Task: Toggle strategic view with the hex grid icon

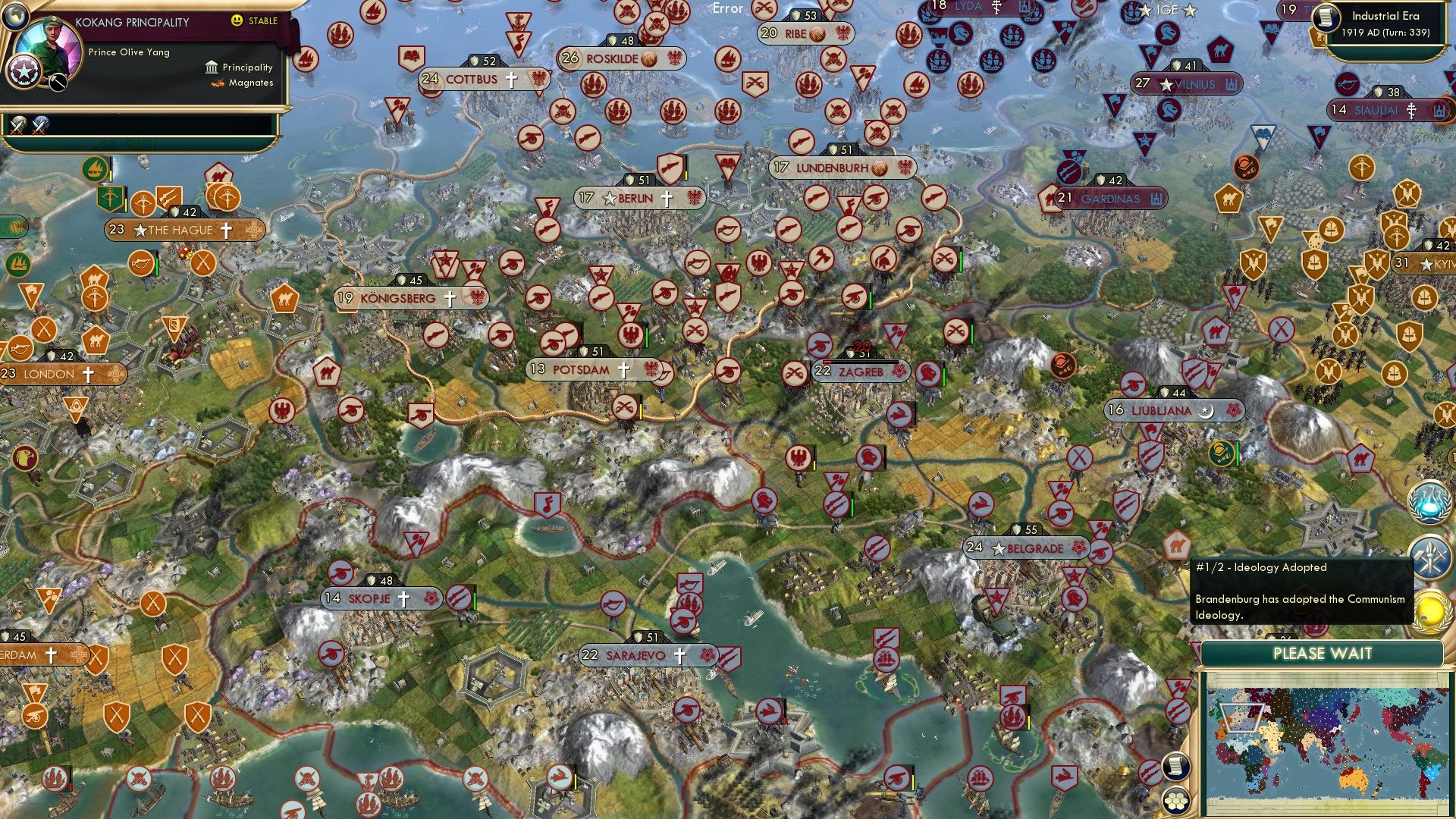Action: click(x=1175, y=801)
